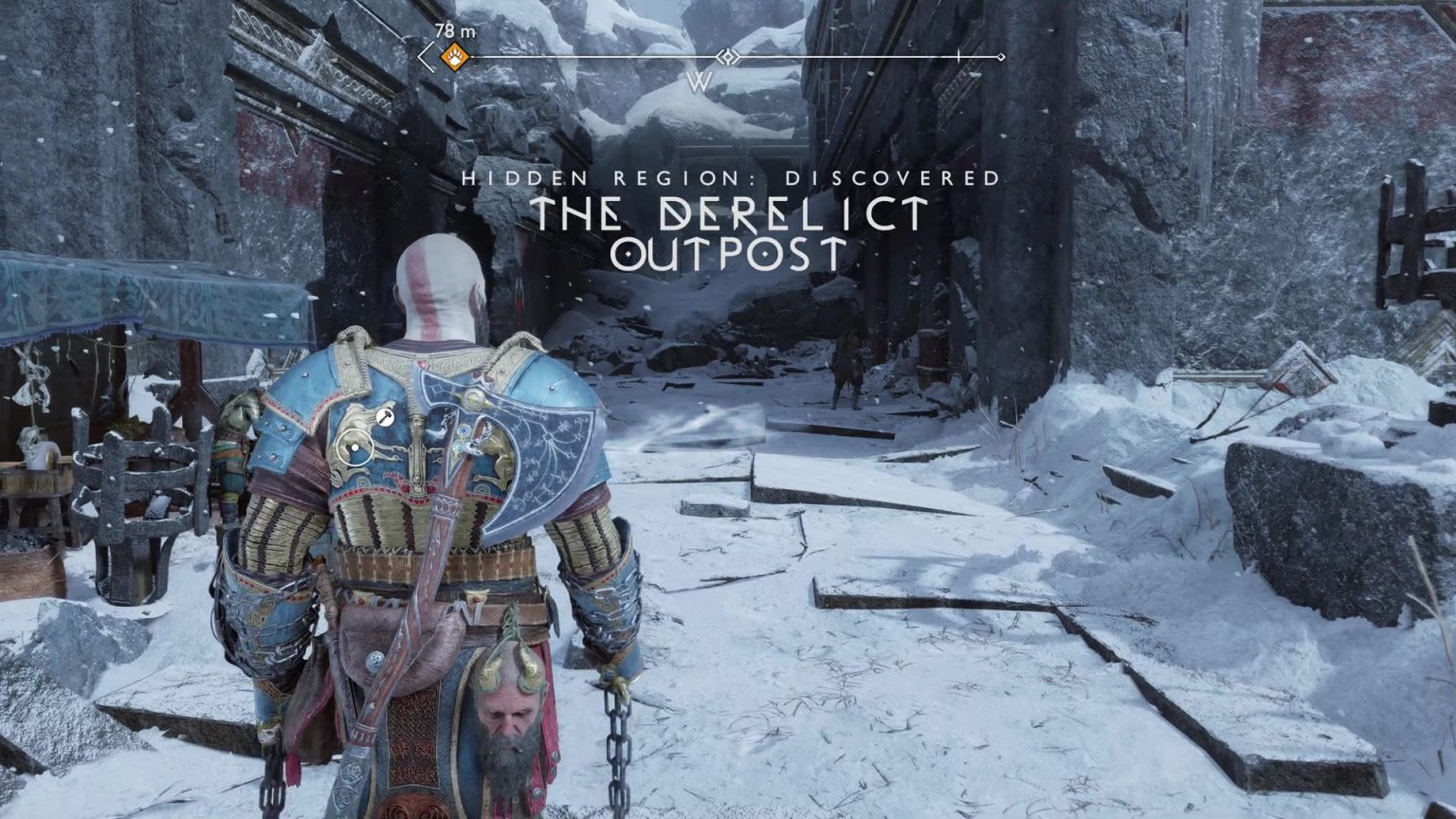Click the tick mark on the right compass segment

pyautogui.click(x=960, y=57)
